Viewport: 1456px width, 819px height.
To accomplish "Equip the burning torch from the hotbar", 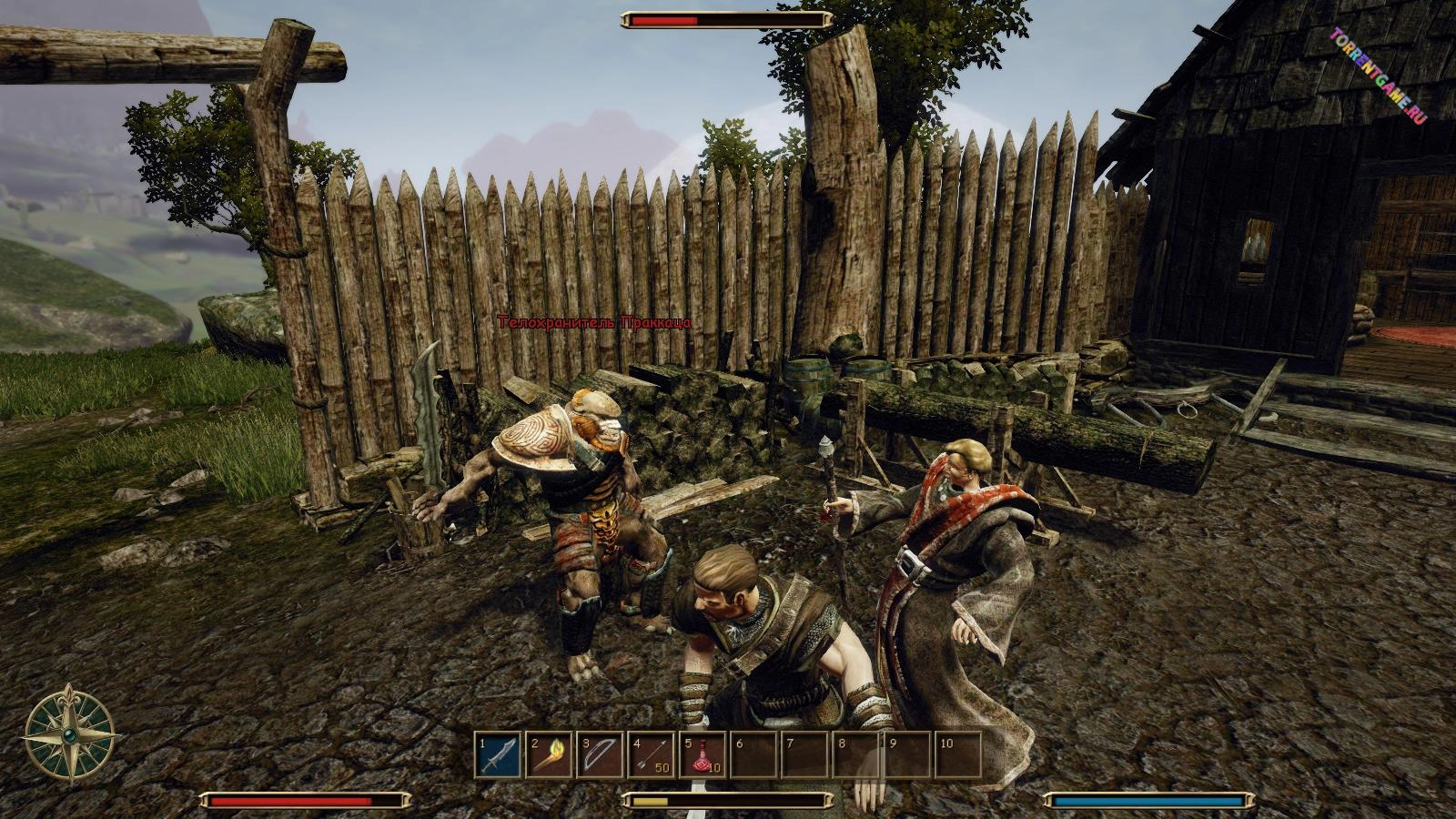I will [x=549, y=755].
